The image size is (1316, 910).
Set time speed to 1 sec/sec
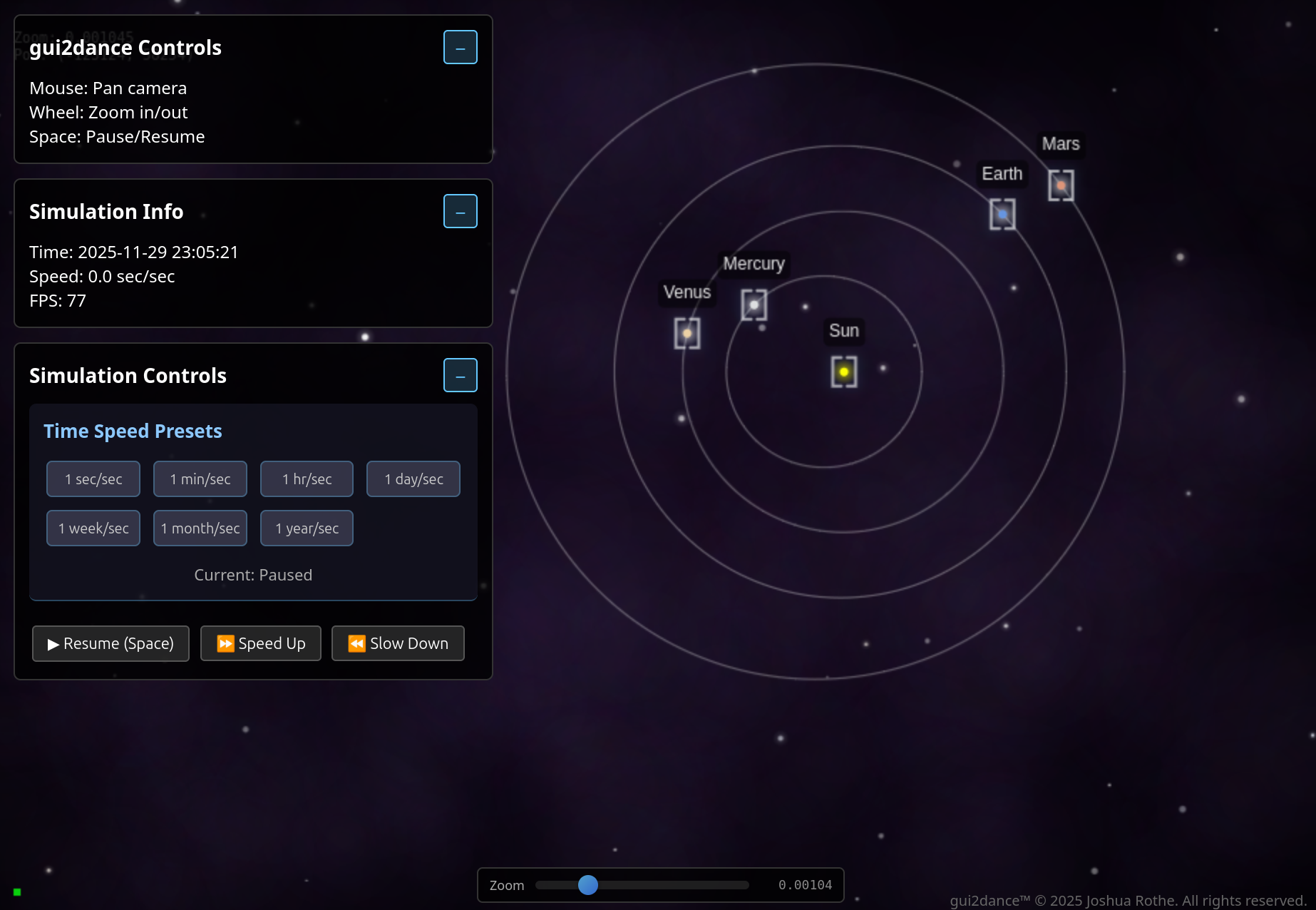[x=93, y=479]
